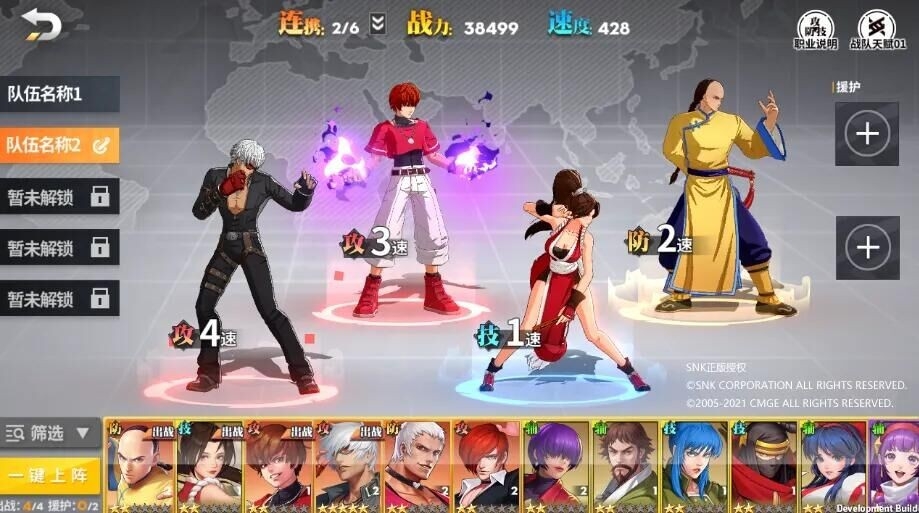
Task: Open the 筛选 filter dropdown
Action: [x=50, y=433]
